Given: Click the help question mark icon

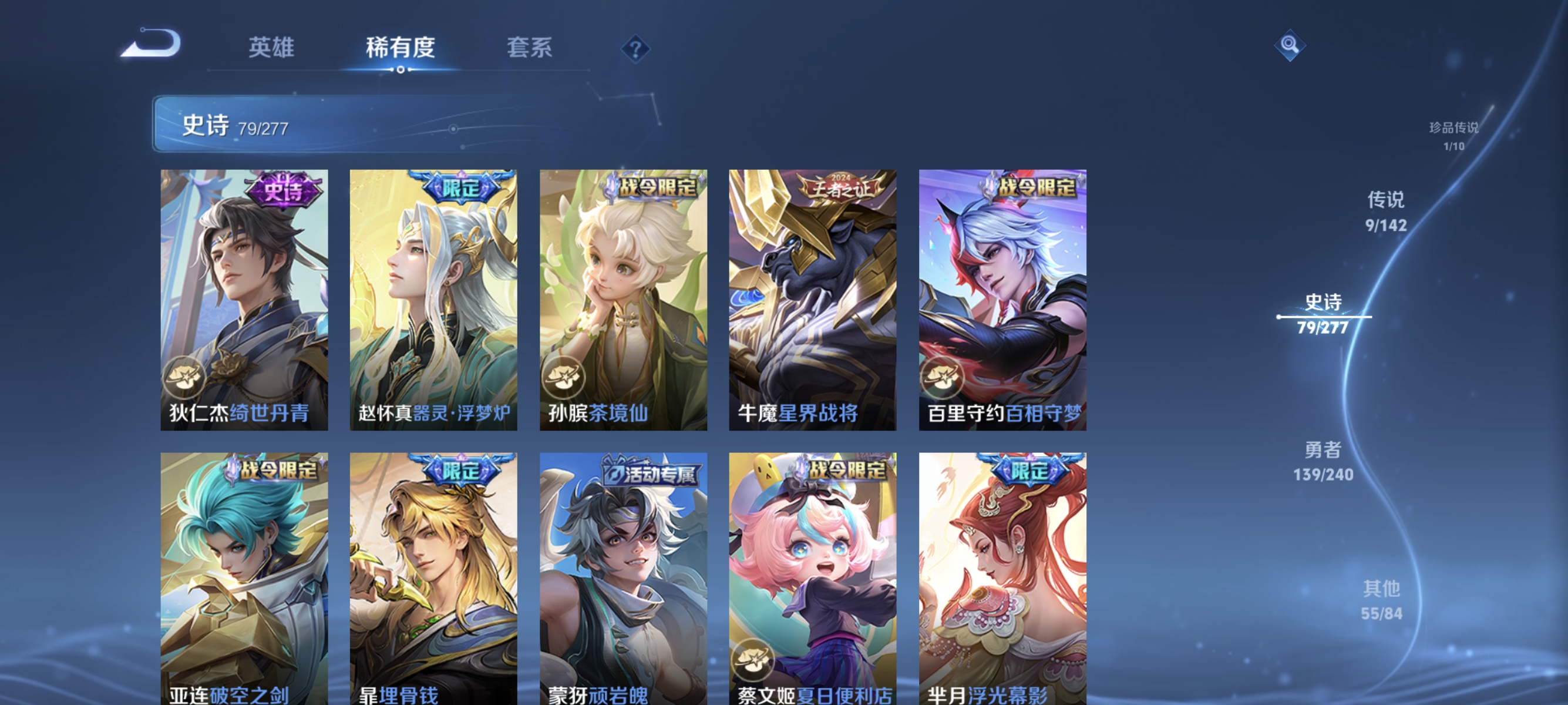Looking at the screenshot, I should point(635,49).
